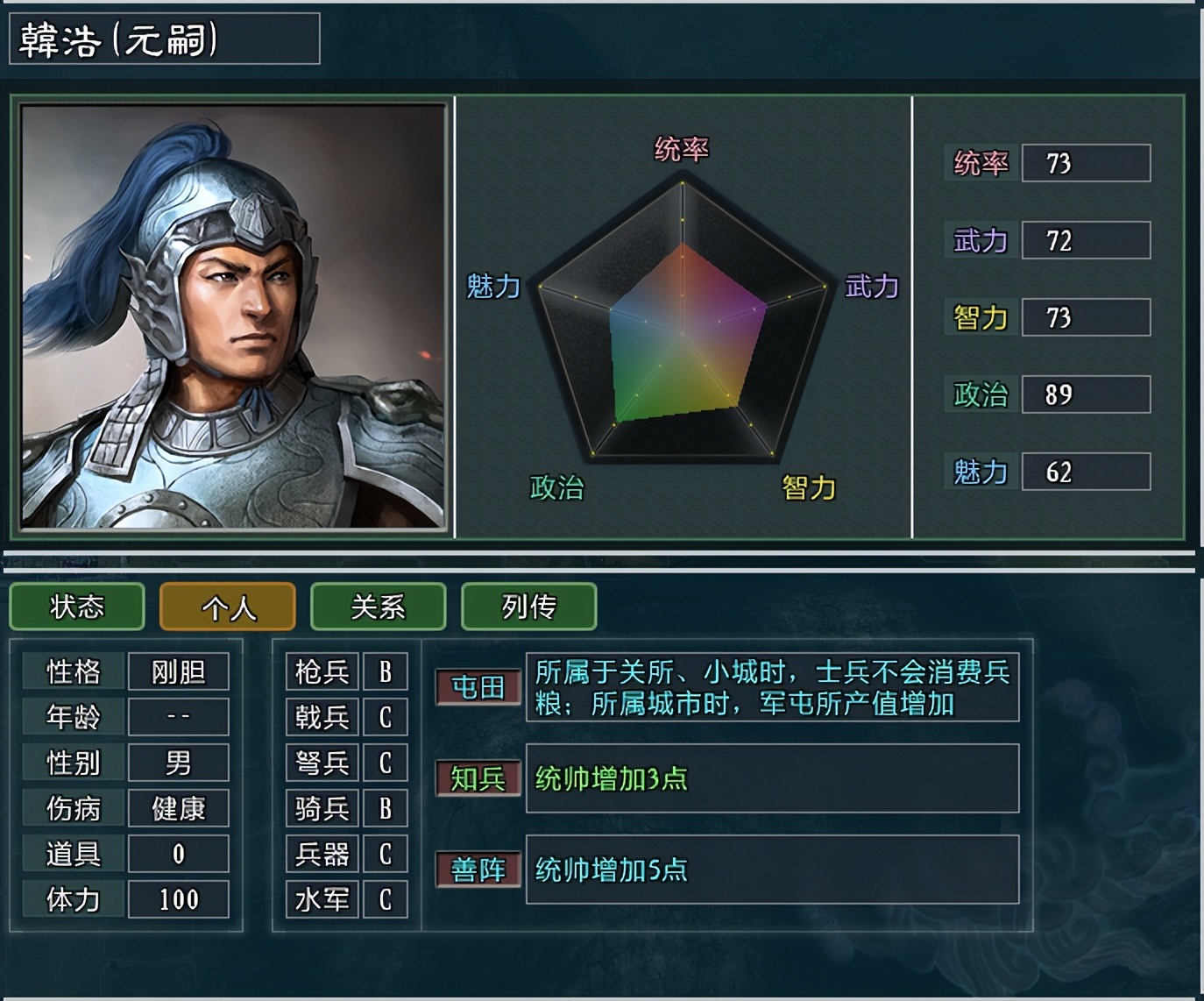The image size is (1204, 1001).
Task: Click the name box reading 韩浩(元嗣)
Action: [x=162, y=39]
